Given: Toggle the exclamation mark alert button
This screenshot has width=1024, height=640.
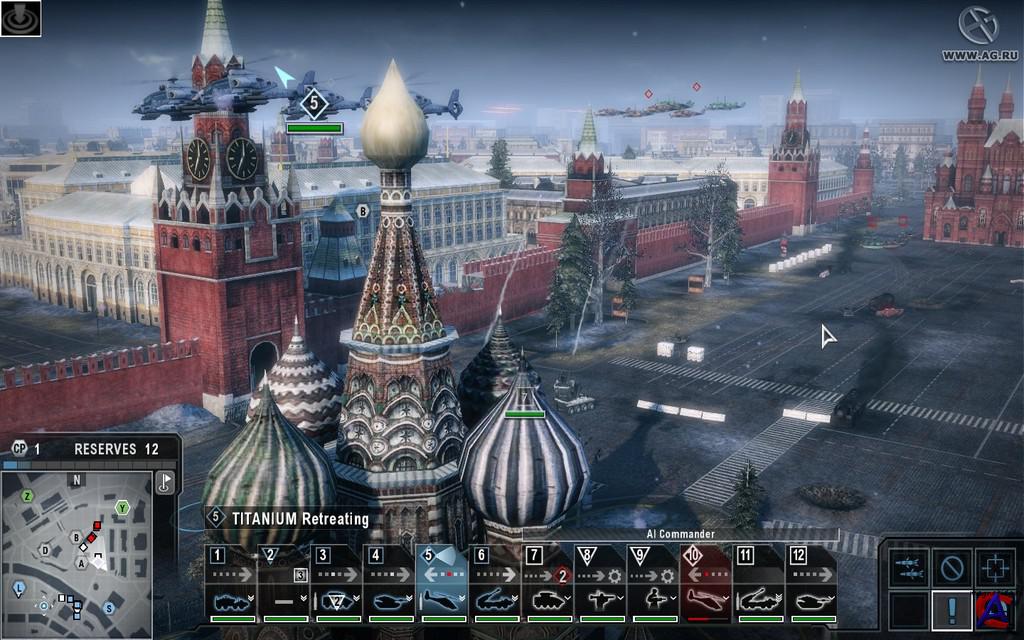Looking at the screenshot, I should (952, 609).
